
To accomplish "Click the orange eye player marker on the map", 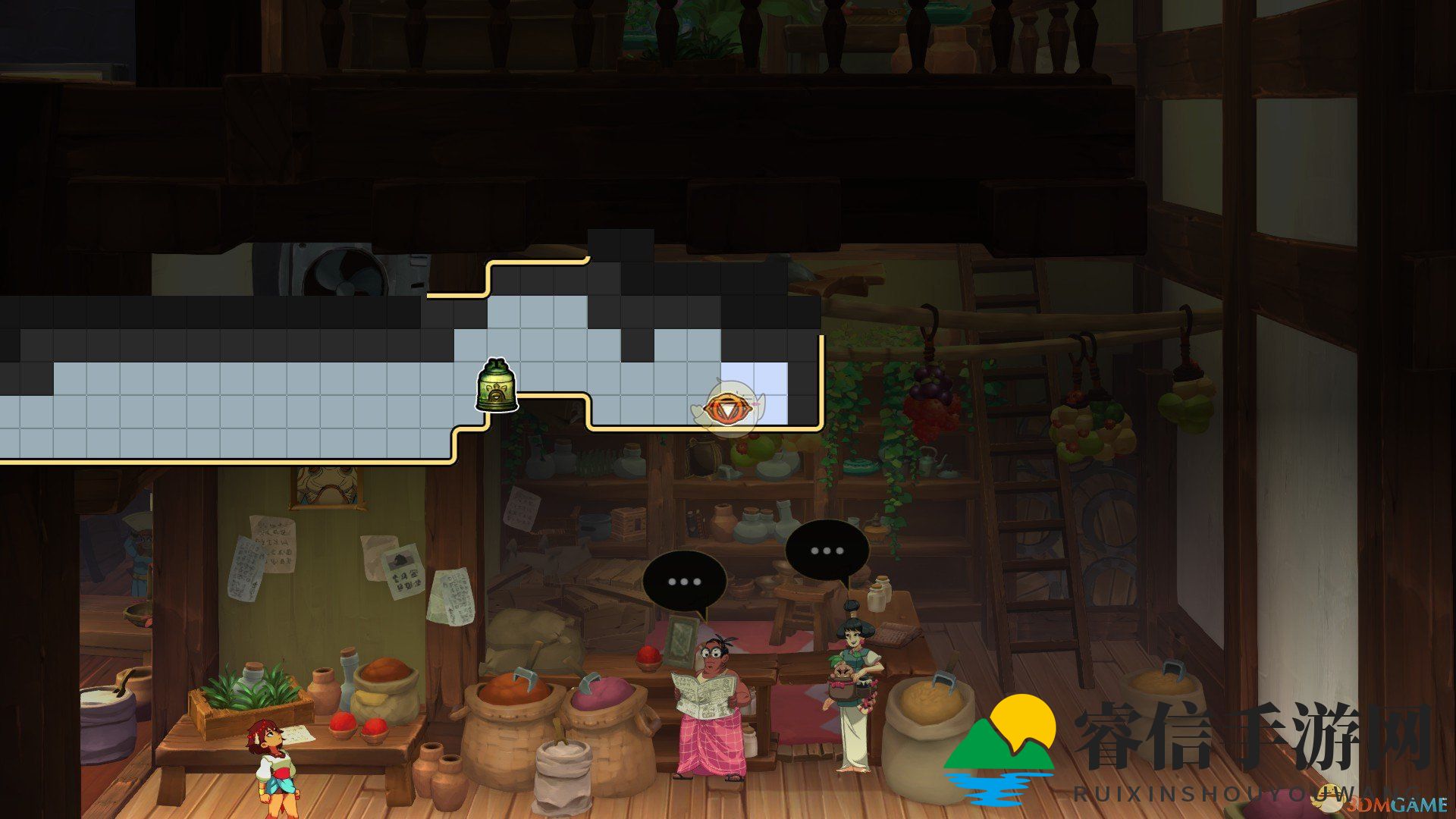I will [x=727, y=409].
